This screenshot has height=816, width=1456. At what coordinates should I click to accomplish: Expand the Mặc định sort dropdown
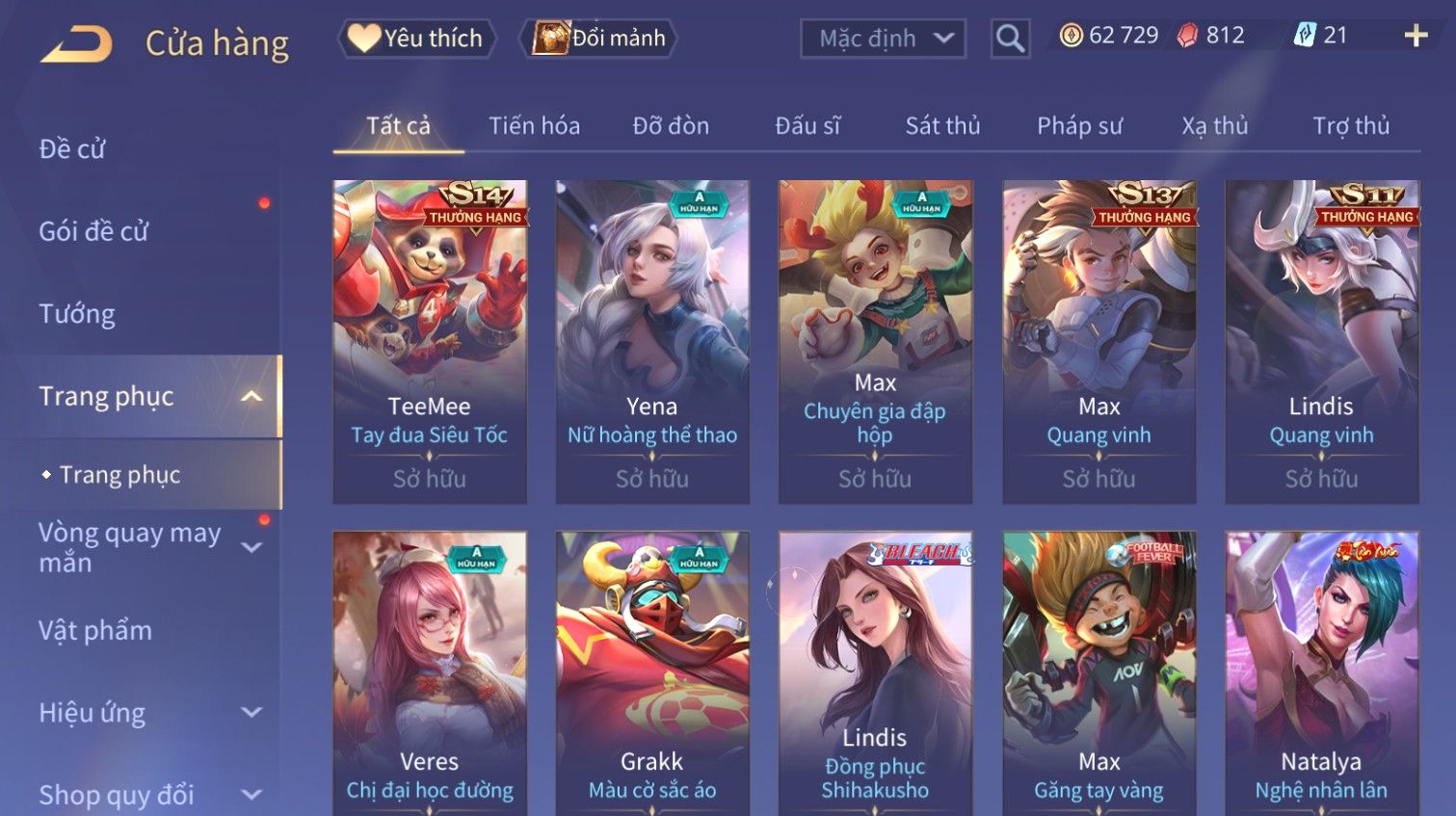click(x=883, y=39)
